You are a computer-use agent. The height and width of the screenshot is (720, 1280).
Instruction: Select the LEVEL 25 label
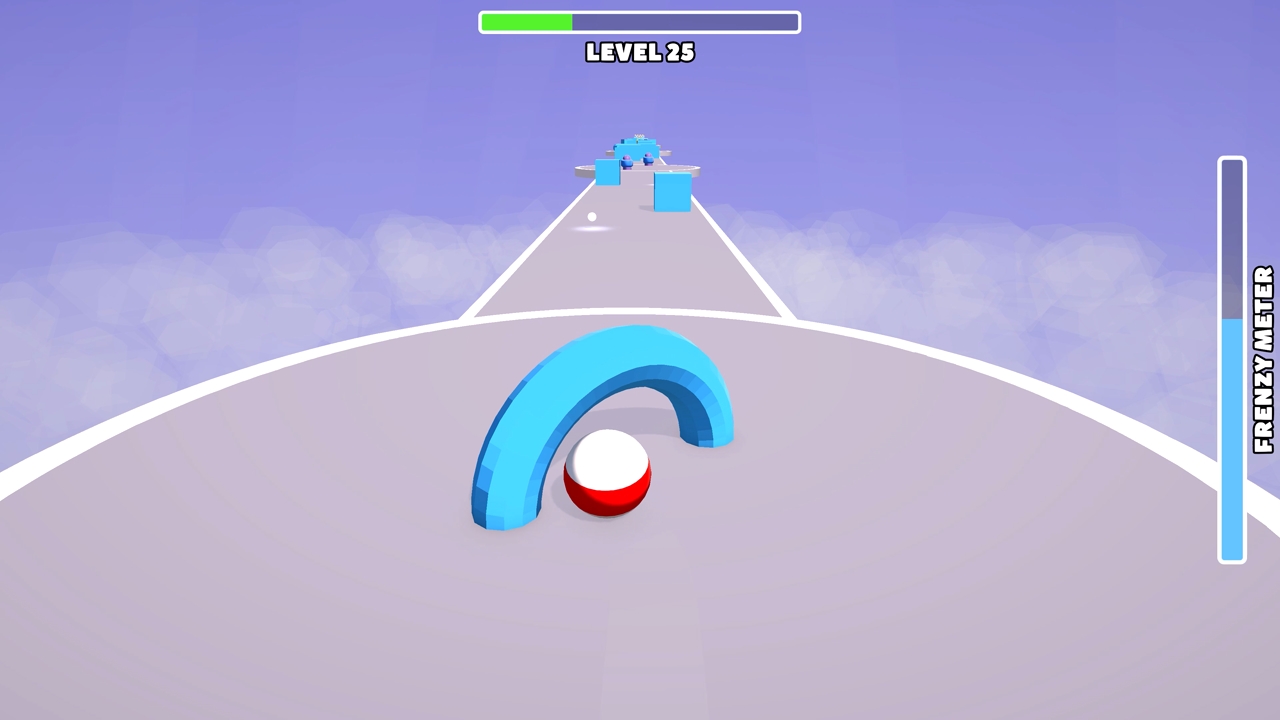tap(640, 54)
